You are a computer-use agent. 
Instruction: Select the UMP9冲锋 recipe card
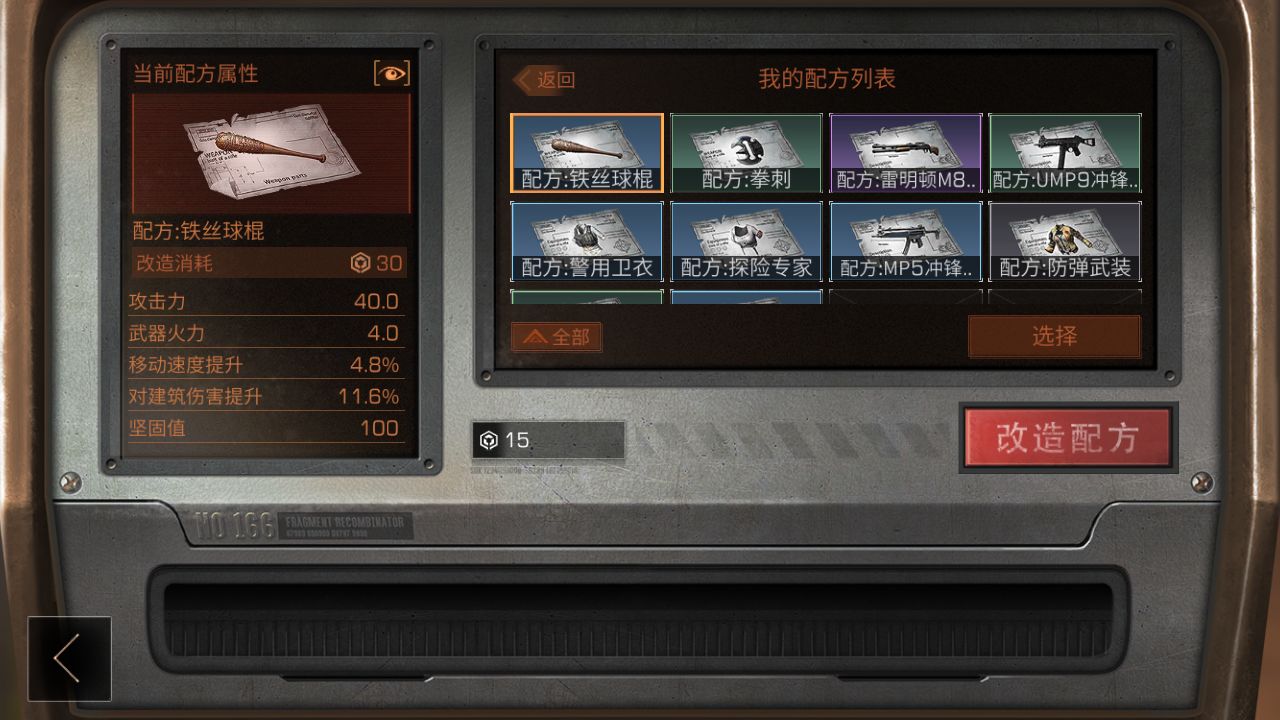(1065, 153)
